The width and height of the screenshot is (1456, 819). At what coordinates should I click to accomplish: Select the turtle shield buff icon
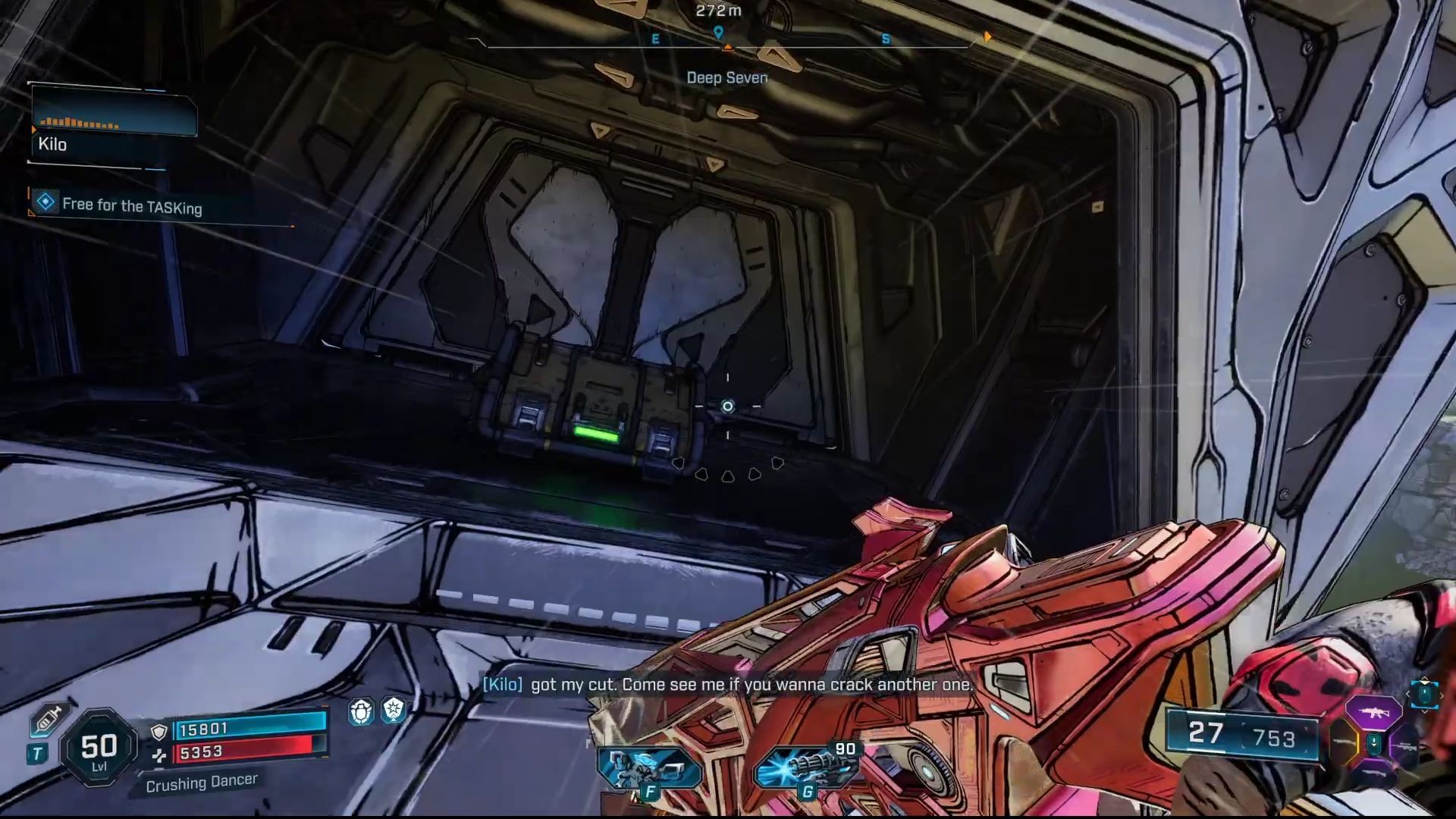pos(361,711)
